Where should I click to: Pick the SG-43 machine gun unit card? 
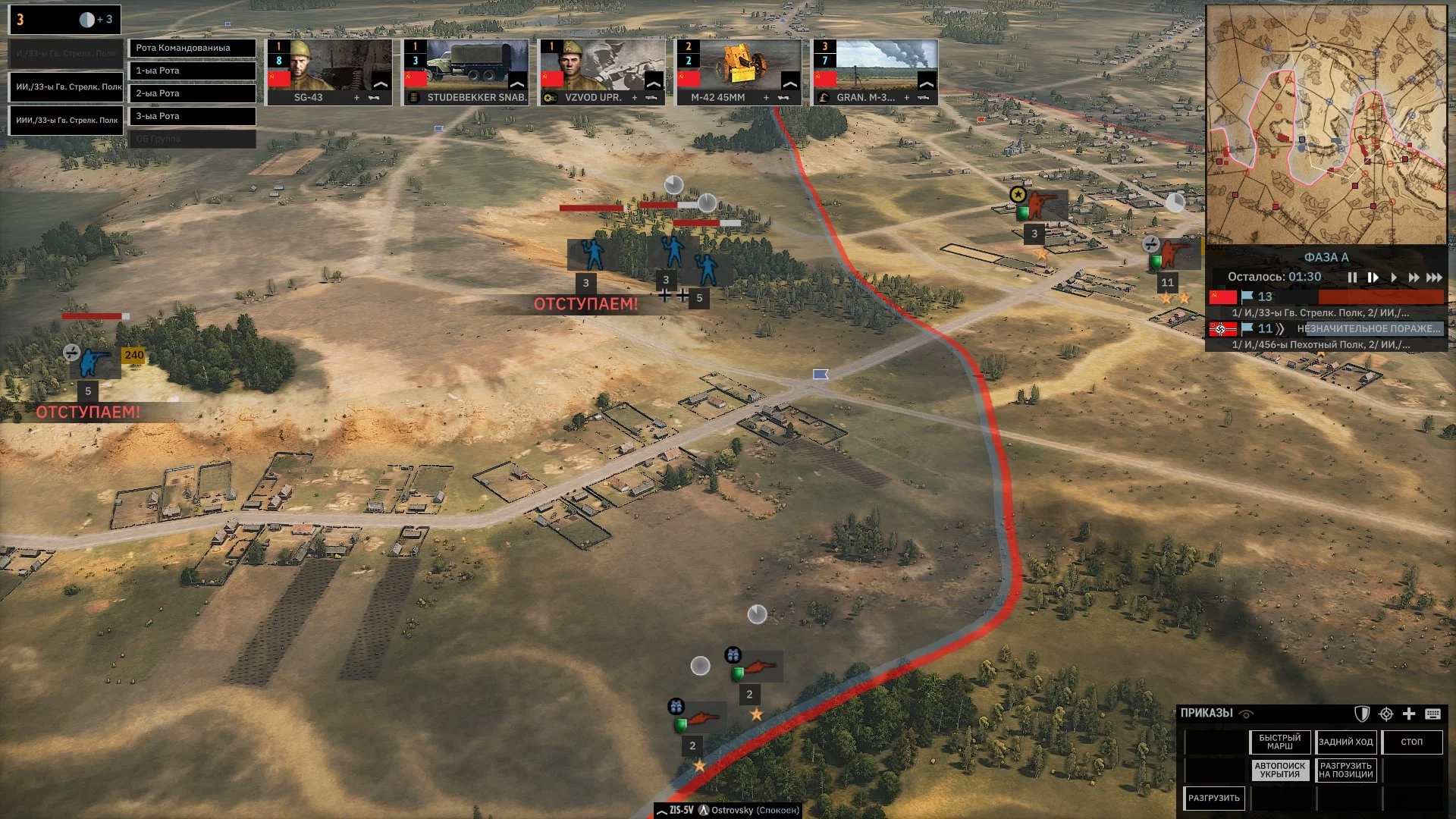(329, 72)
